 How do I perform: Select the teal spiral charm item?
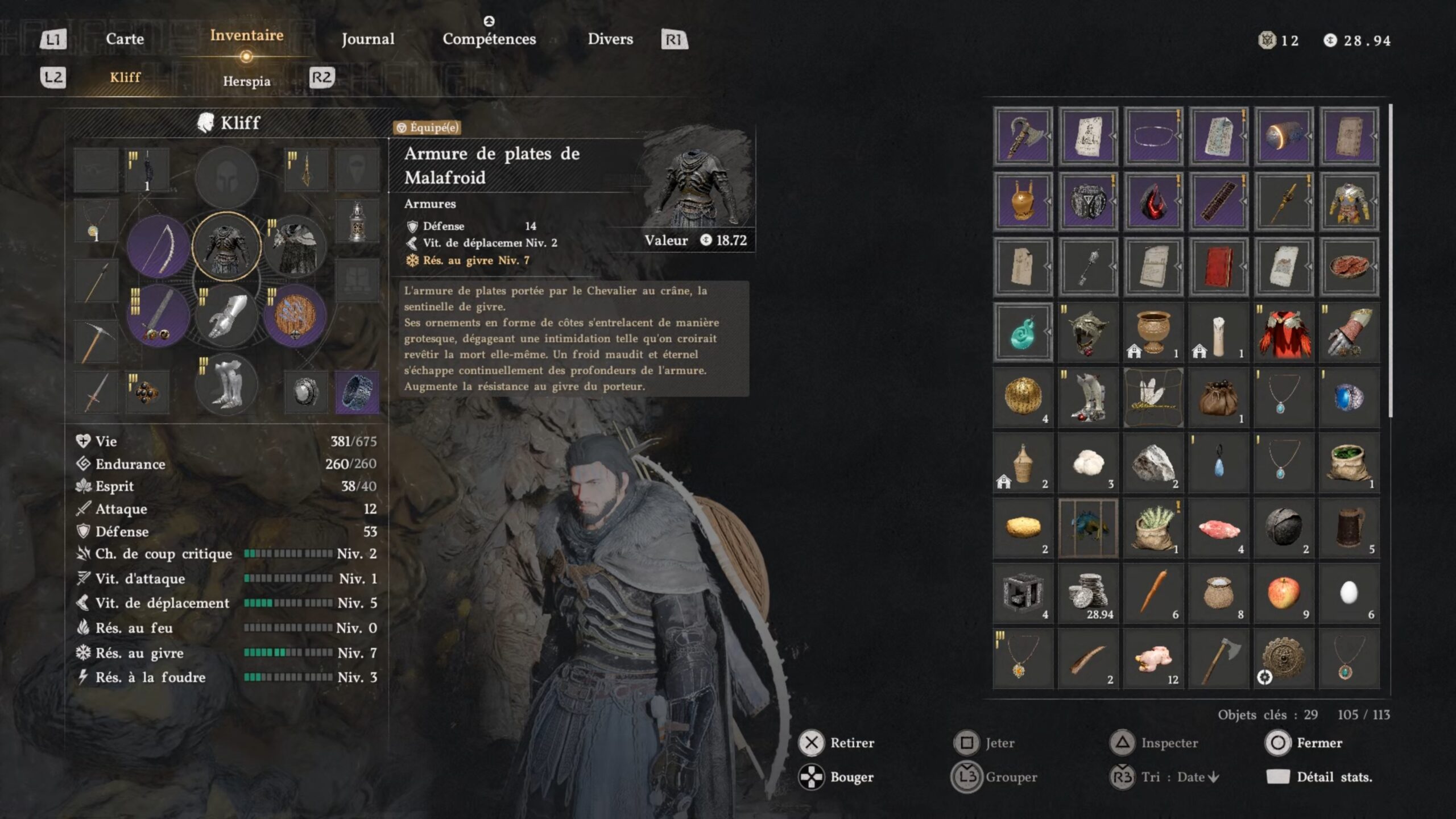tap(1023, 333)
